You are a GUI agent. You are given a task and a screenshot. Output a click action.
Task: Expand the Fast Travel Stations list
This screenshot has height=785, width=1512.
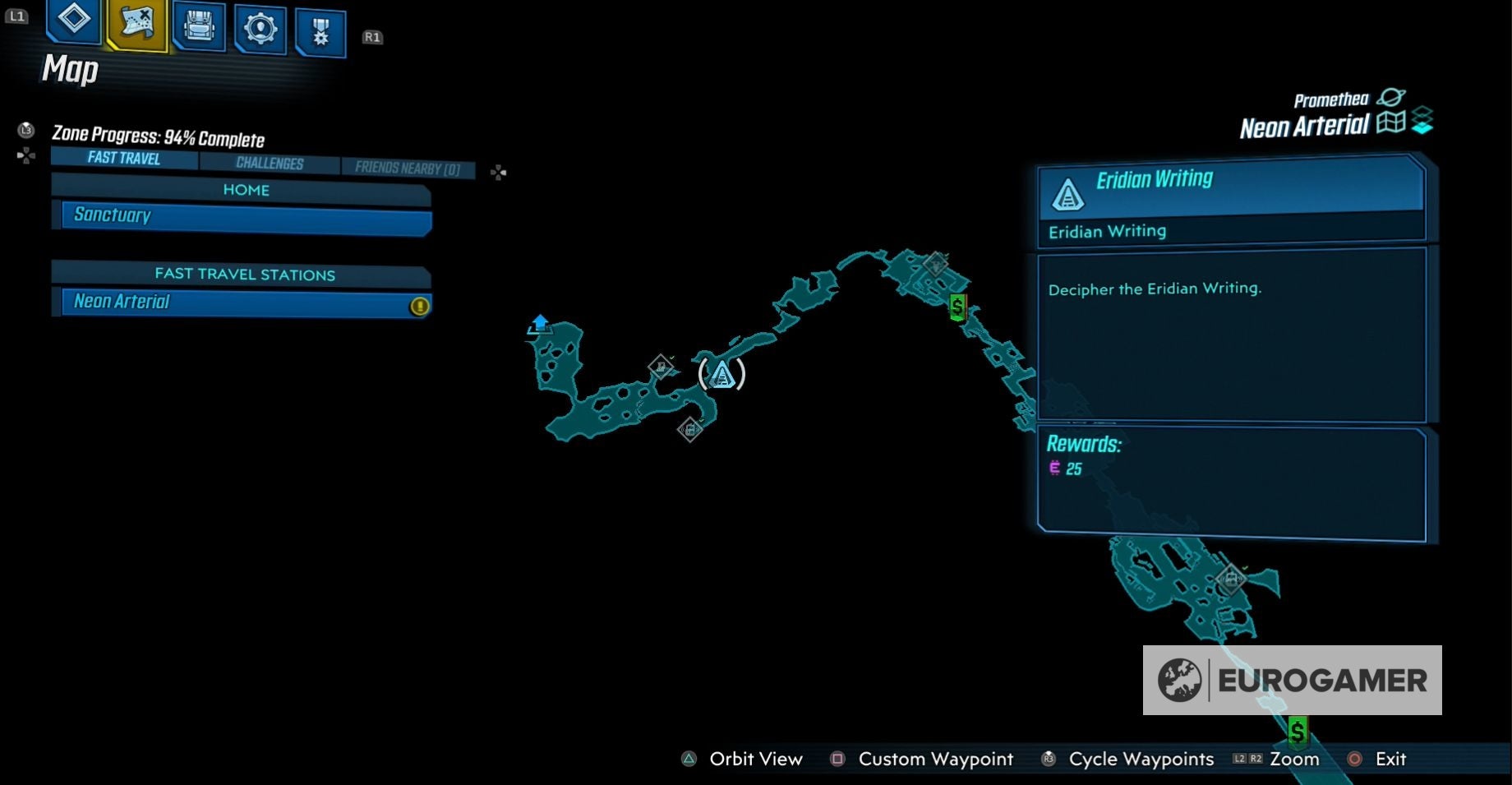click(241, 275)
